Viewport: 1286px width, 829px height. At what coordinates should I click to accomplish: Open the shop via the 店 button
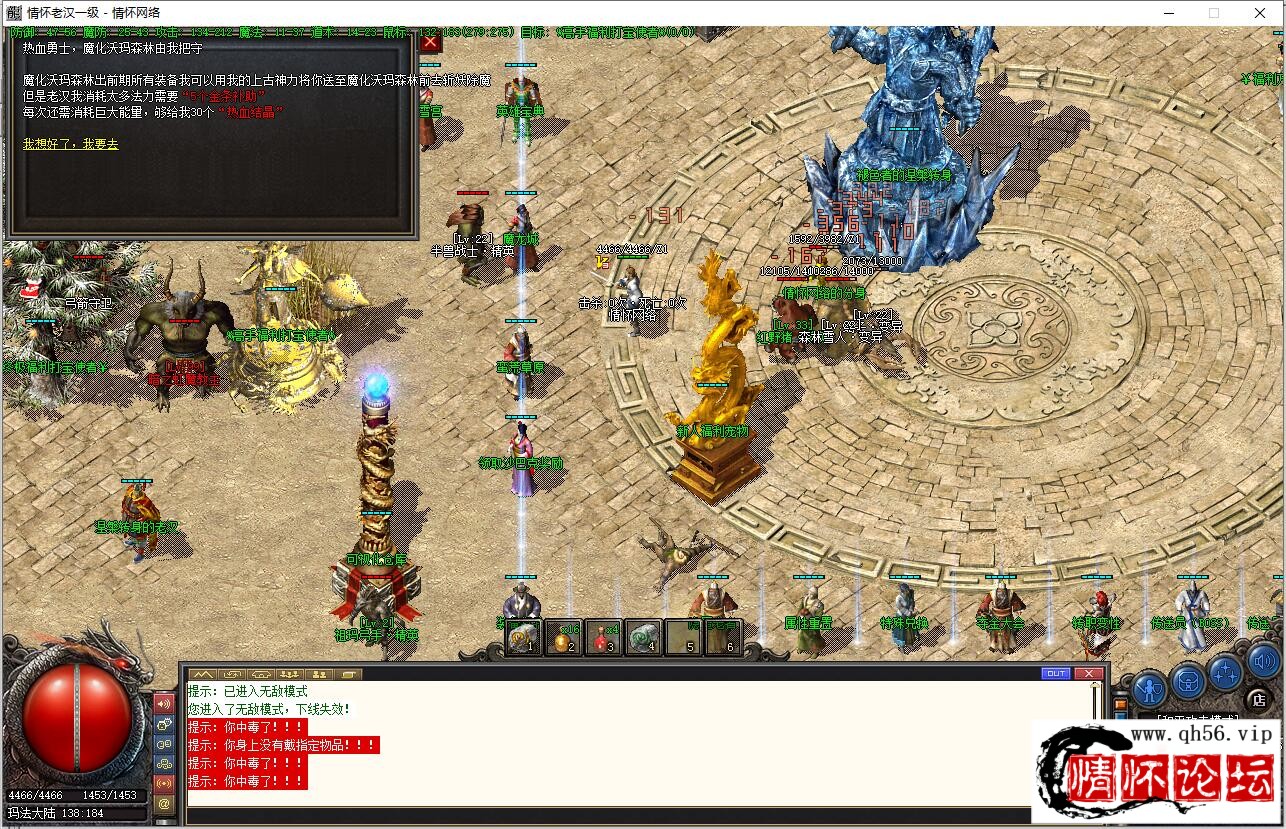(1258, 699)
